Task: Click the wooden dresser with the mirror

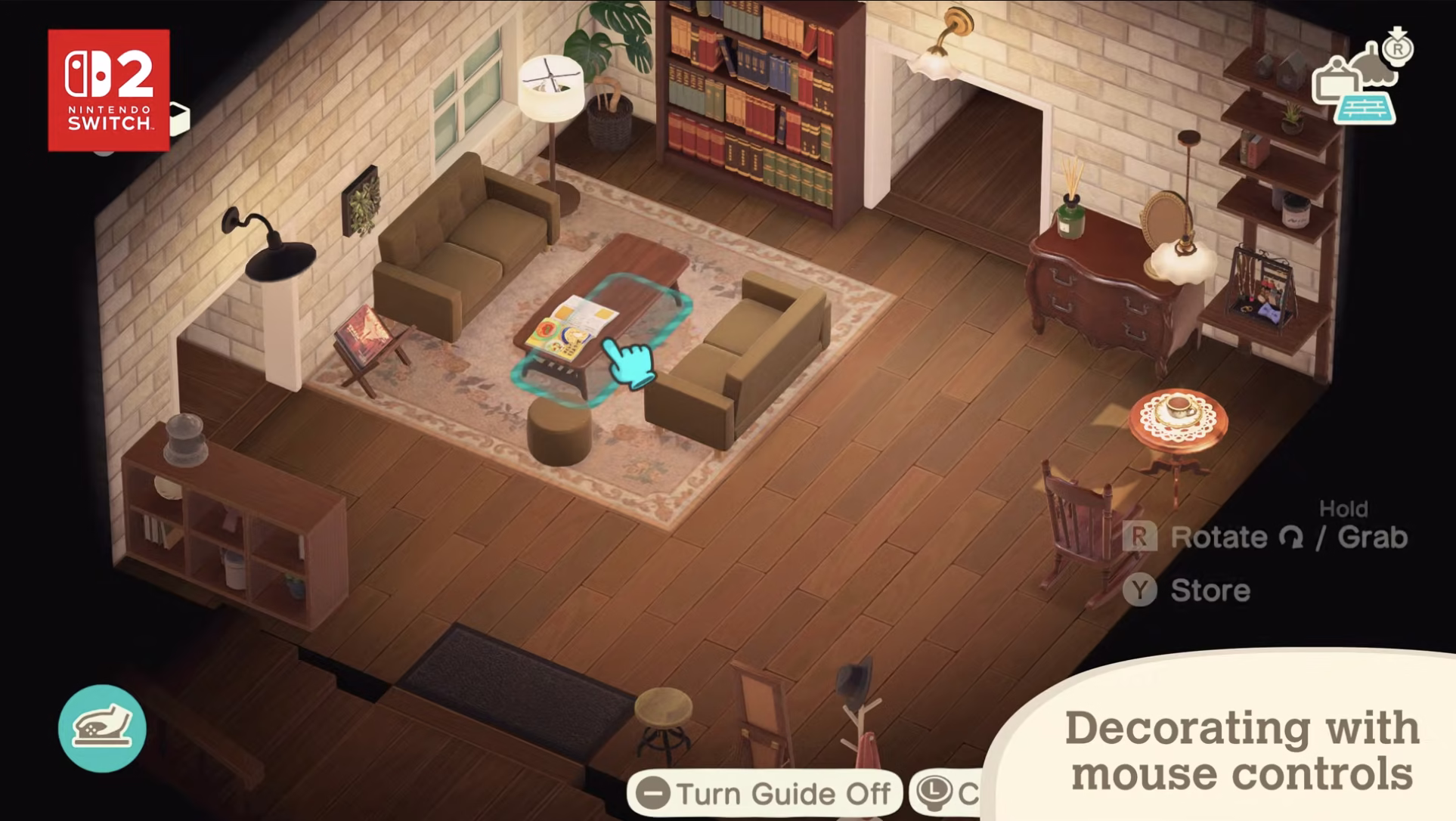Action: pos(1104,295)
